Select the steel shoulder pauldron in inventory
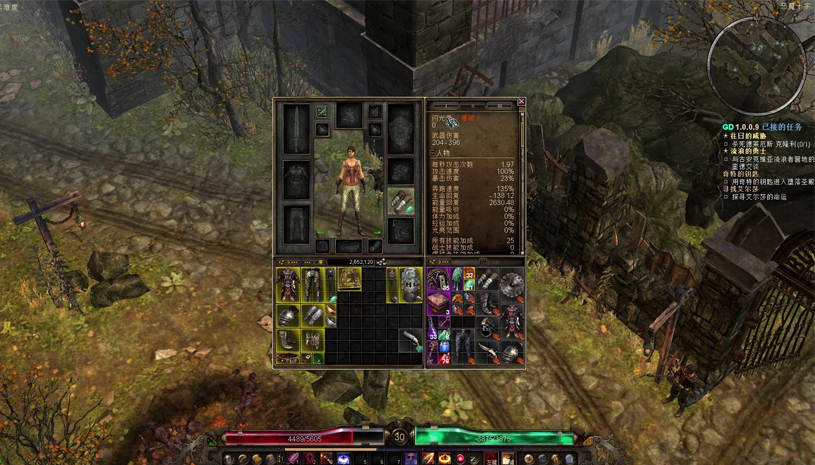The width and height of the screenshot is (815, 465). click(x=288, y=317)
